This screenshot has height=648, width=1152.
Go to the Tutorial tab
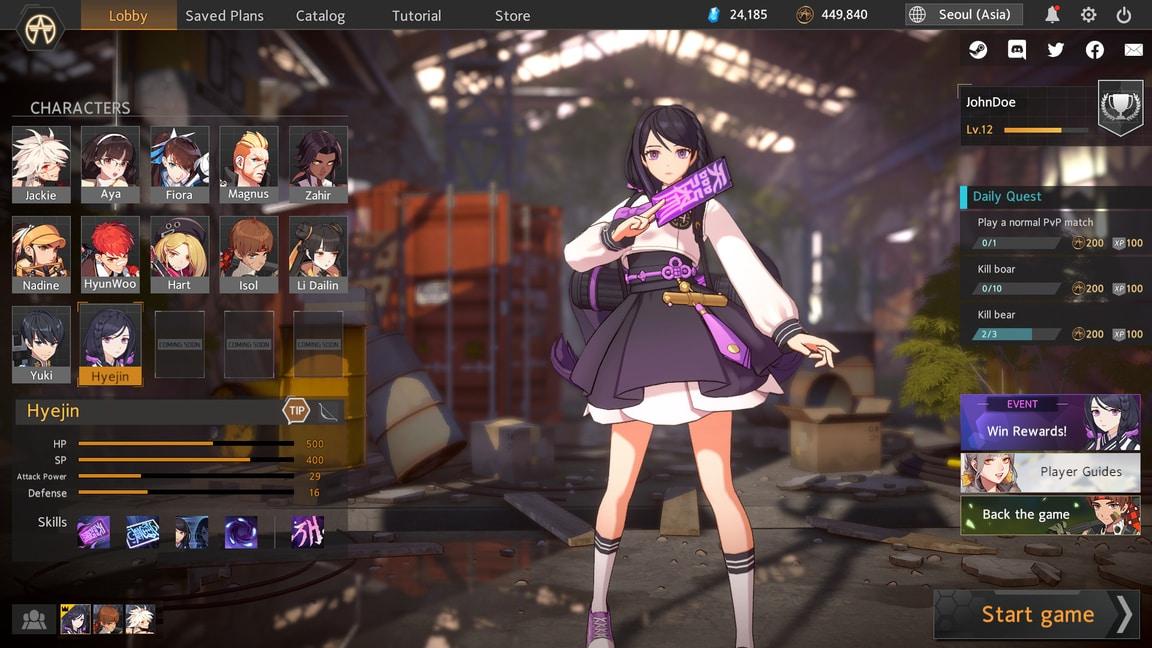pos(416,15)
